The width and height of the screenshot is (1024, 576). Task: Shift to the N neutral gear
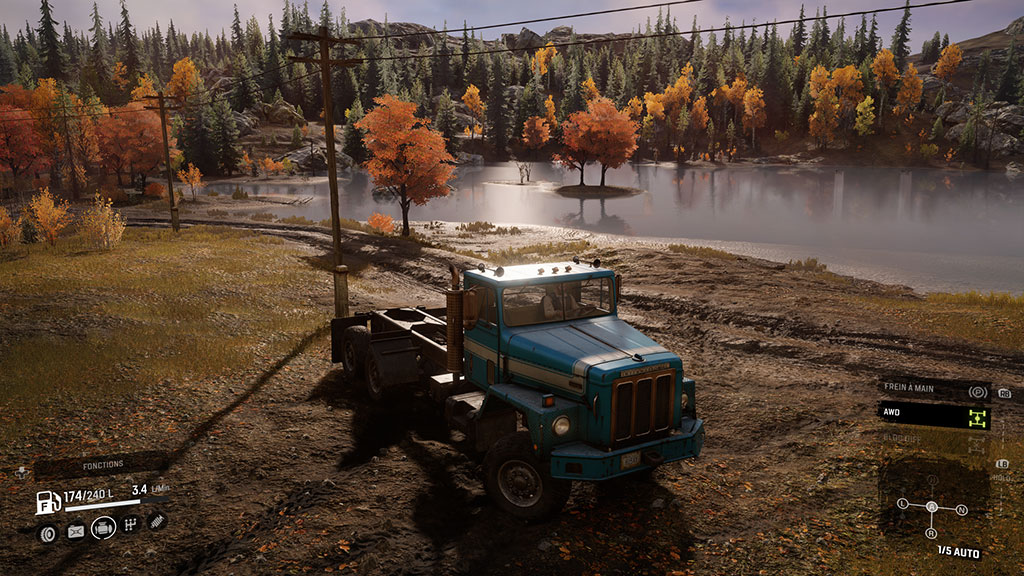pyautogui.click(x=961, y=510)
